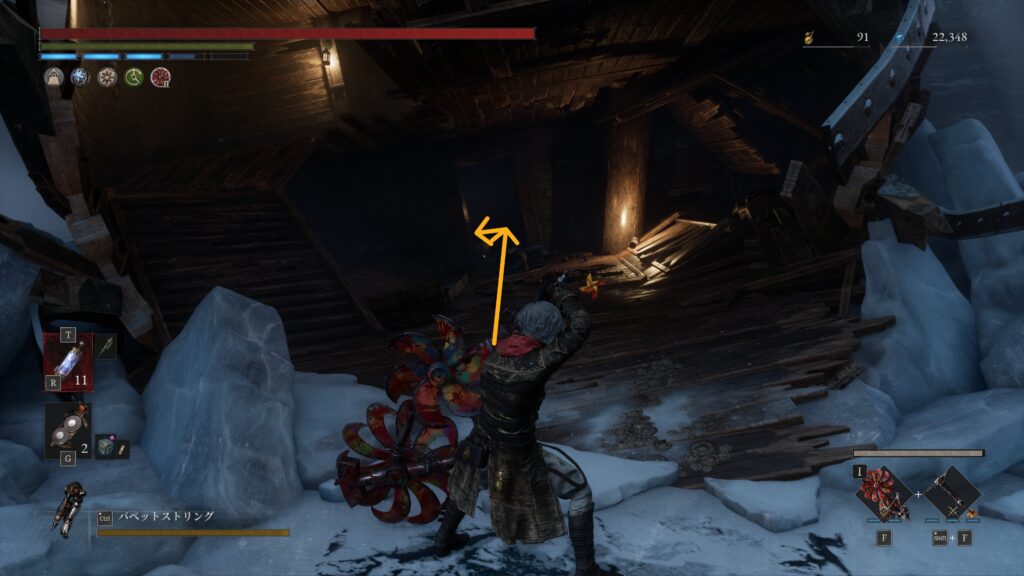Select the red pinwheel blade weapon slot

point(884,494)
